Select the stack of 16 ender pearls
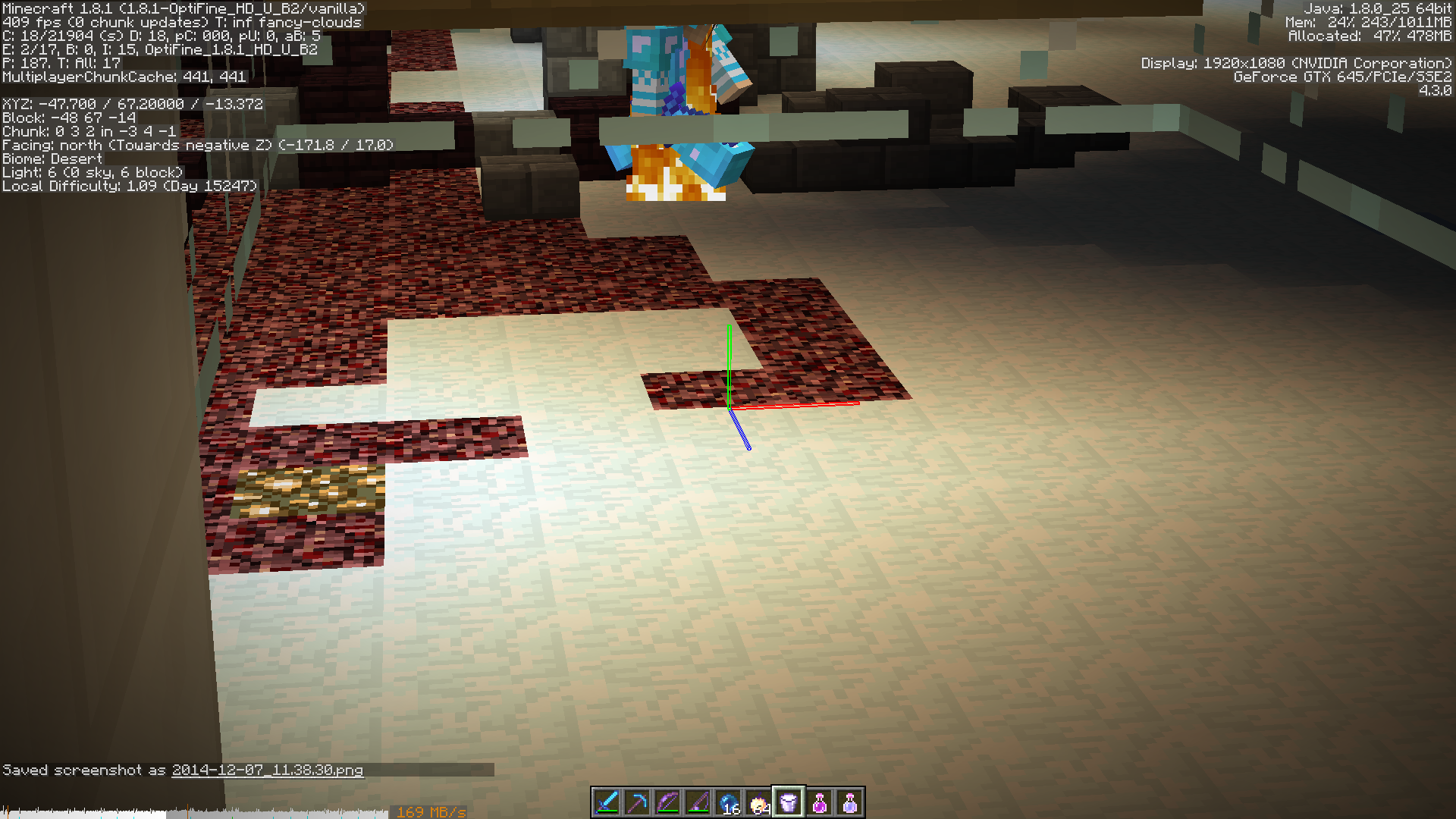Viewport: 1456px width, 819px height. pyautogui.click(x=728, y=802)
